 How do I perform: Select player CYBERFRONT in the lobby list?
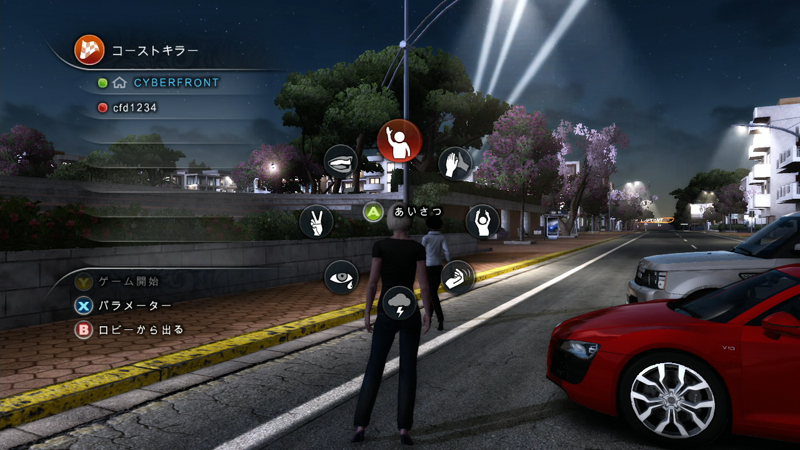coord(175,82)
